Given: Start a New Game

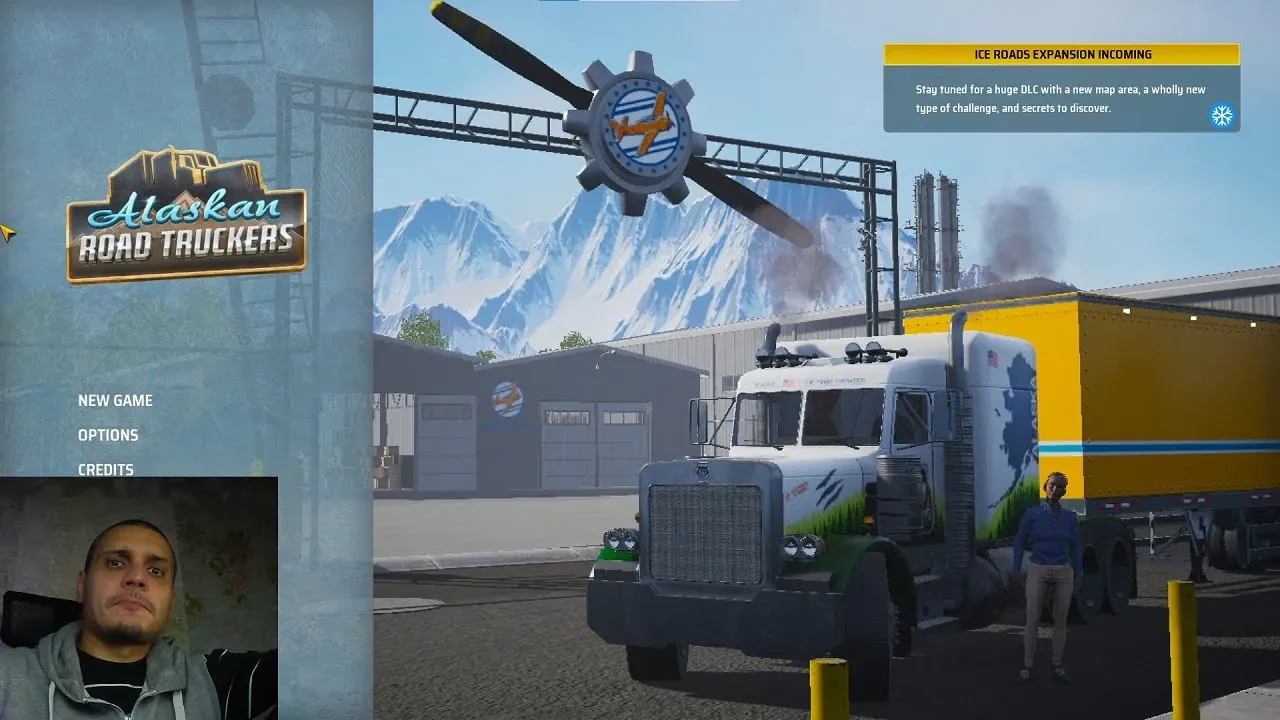Looking at the screenshot, I should click(x=115, y=400).
